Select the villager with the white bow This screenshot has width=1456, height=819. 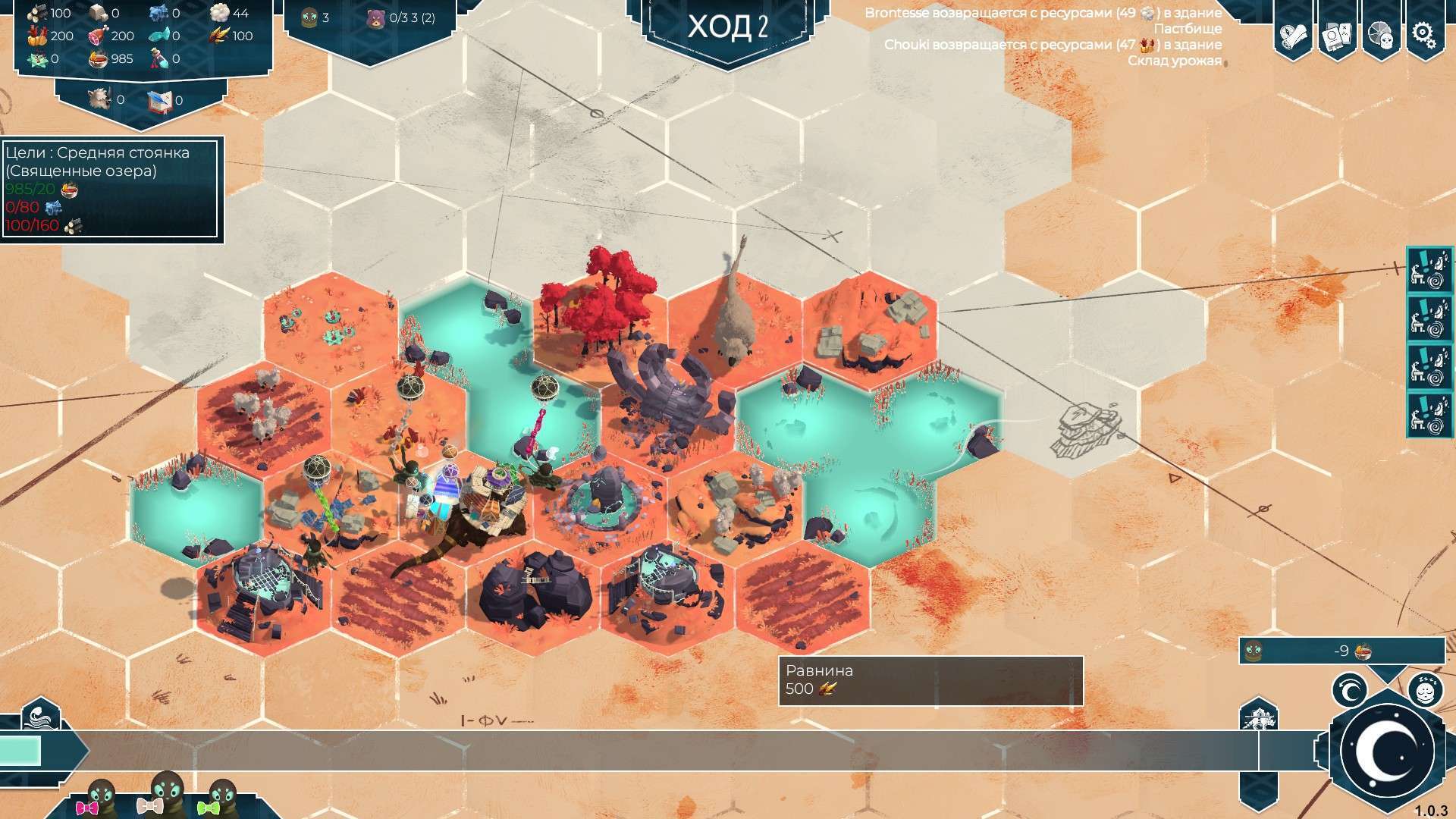point(165,795)
